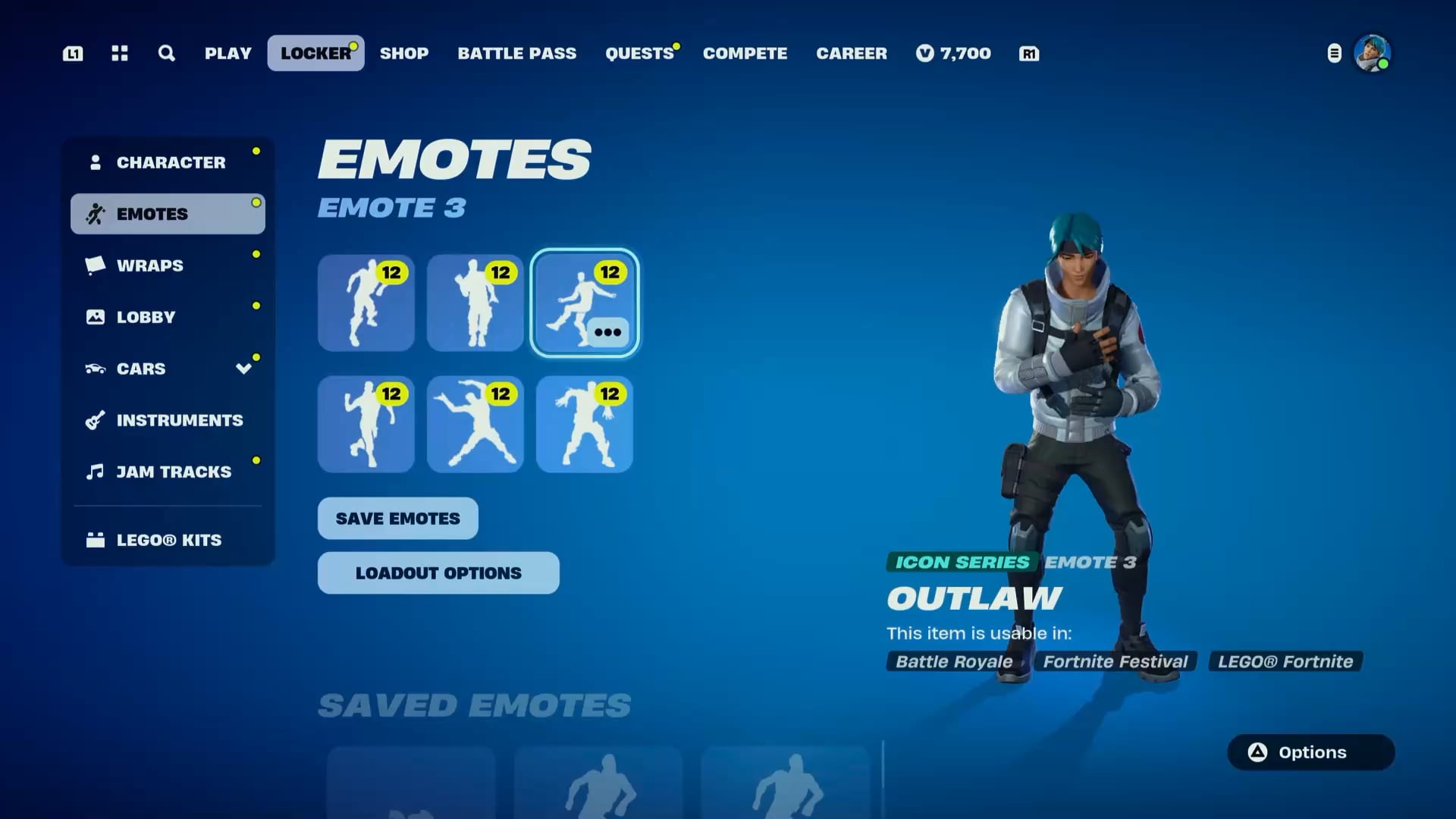Select the first emote slot thumbnail

pos(366,303)
